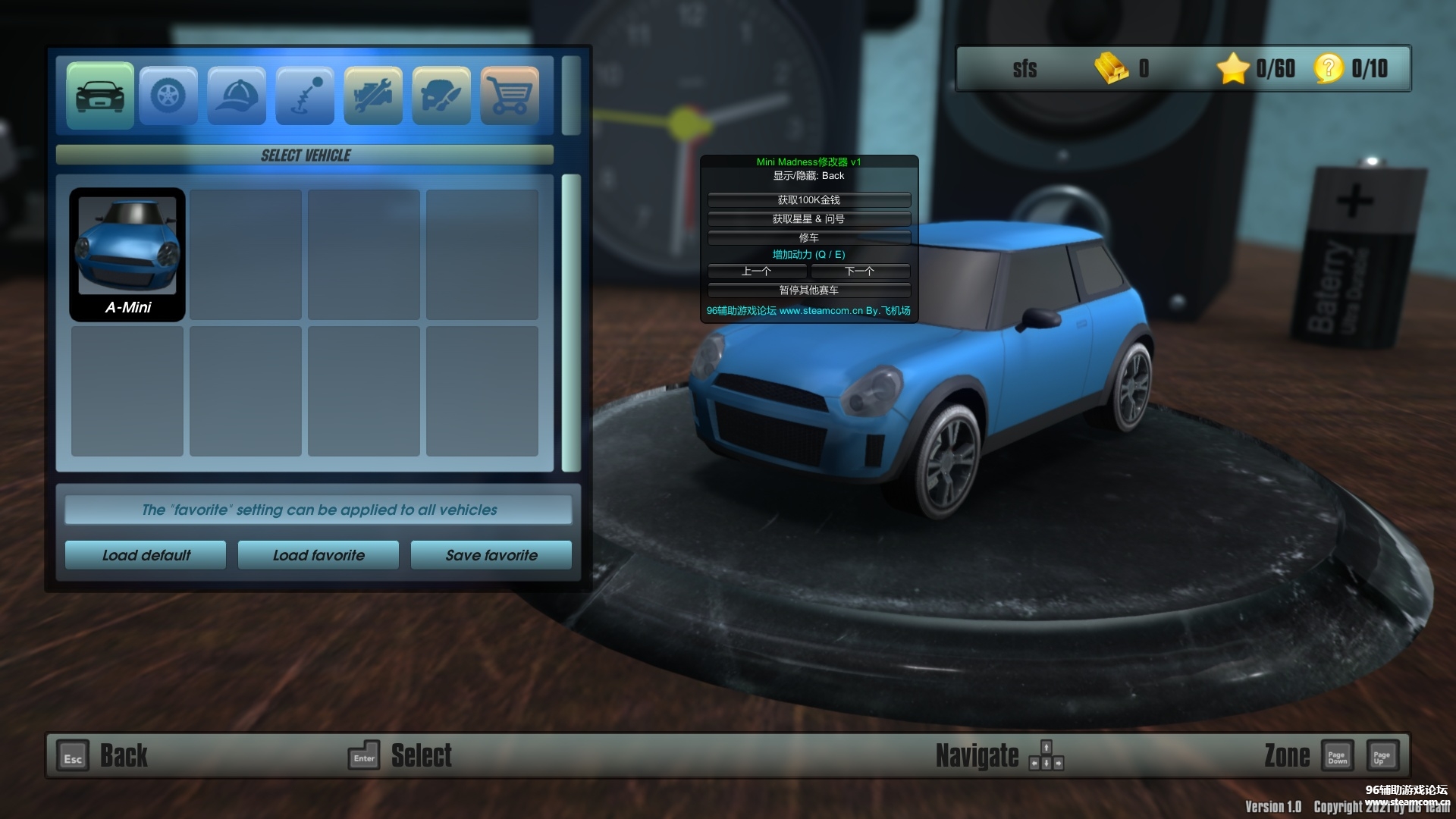Select the A-Mini vehicle tile
The width and height of the screenshot is (1456, 819).
(127, 255)
